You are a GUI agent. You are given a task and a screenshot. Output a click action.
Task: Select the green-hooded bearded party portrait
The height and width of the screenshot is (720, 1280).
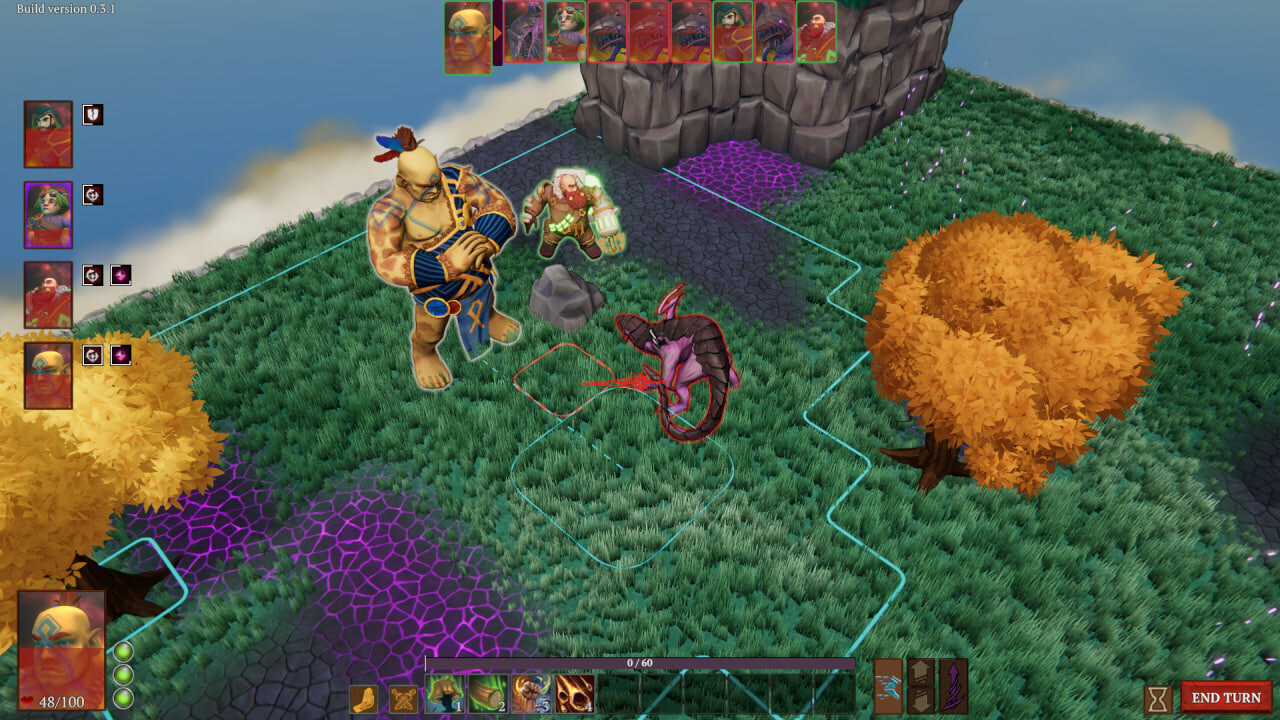click(48, 134)
